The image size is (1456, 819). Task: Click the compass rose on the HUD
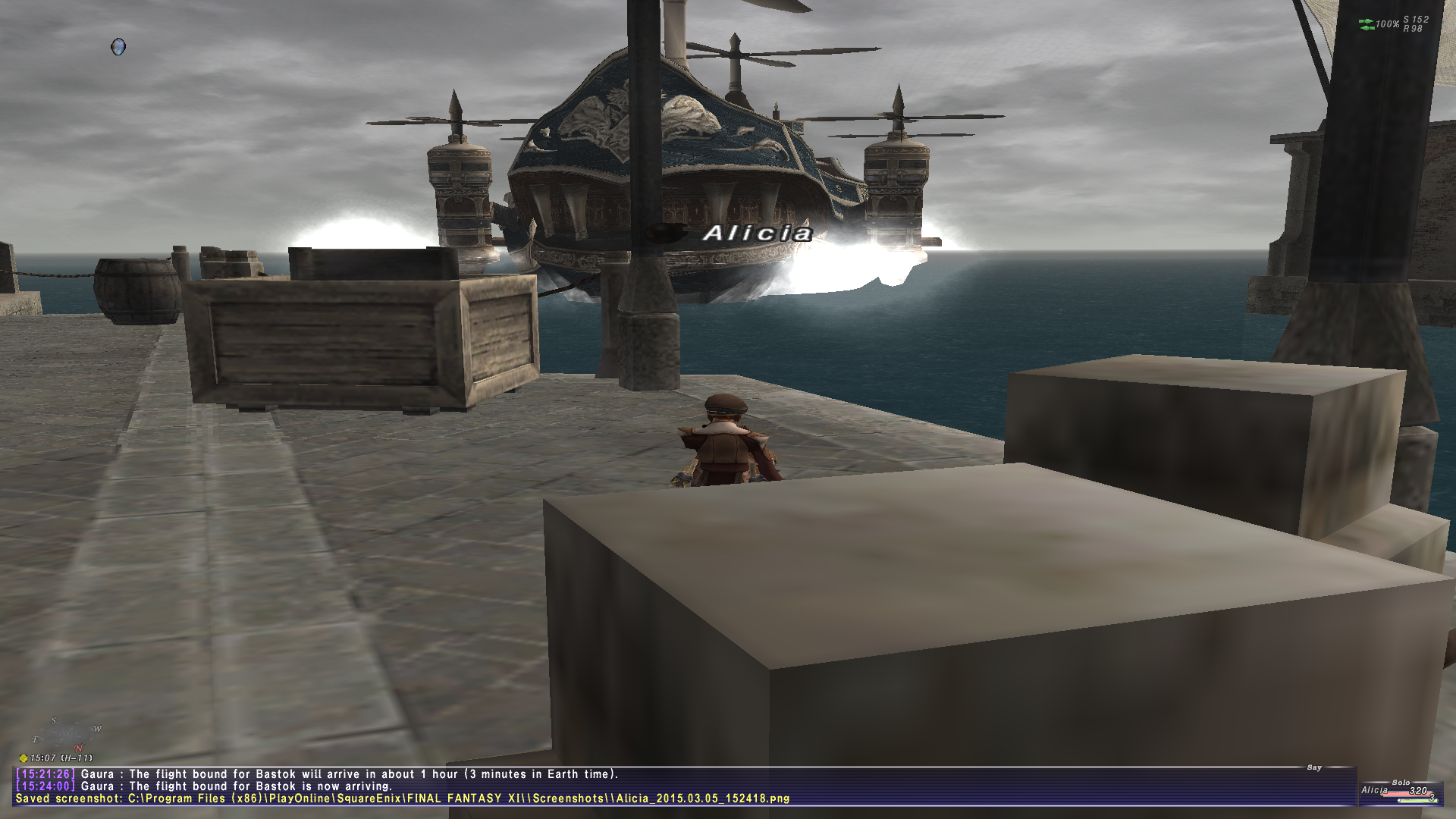click(67, 734)
